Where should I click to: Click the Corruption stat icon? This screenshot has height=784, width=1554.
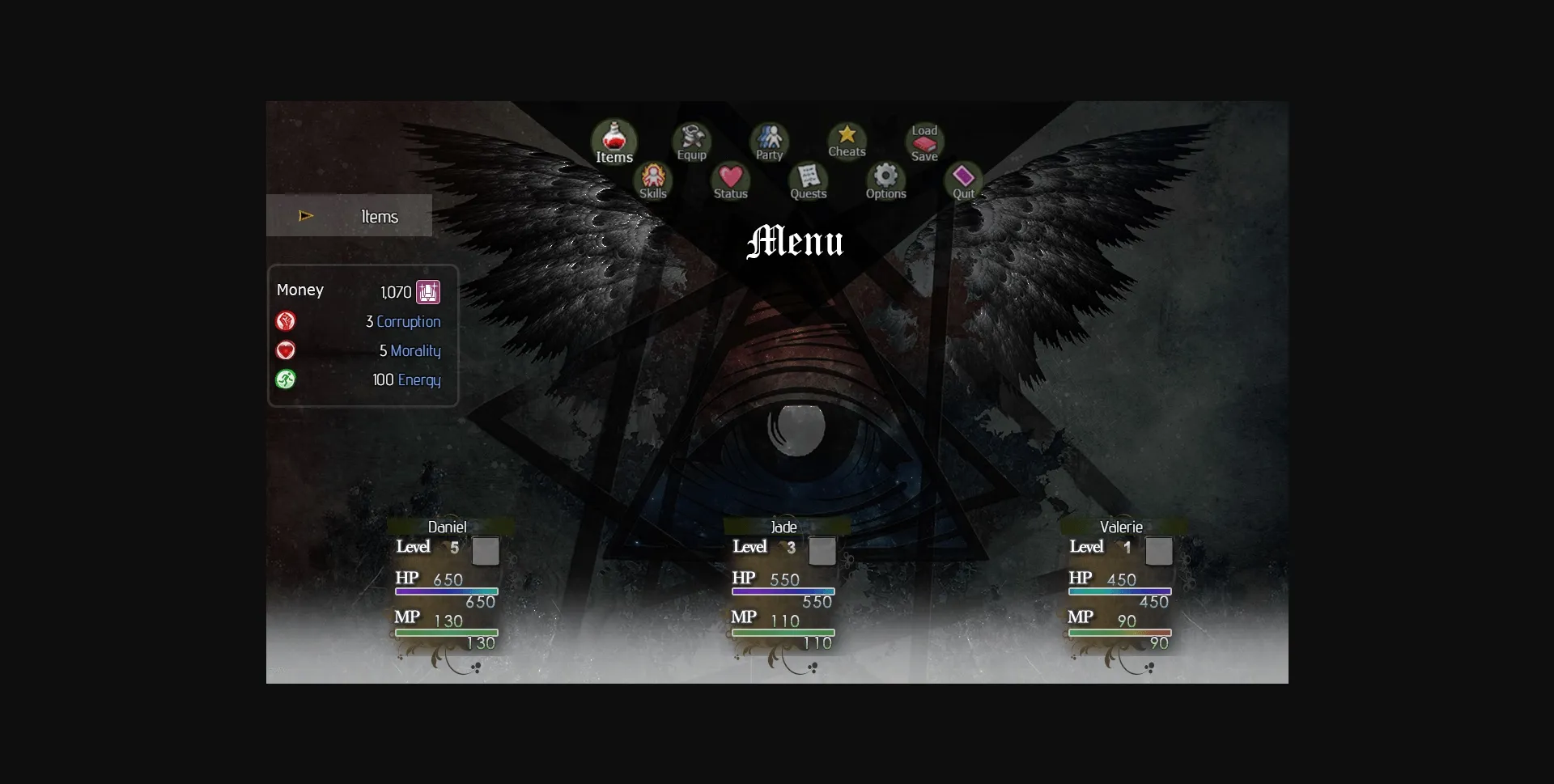[286, 321]
